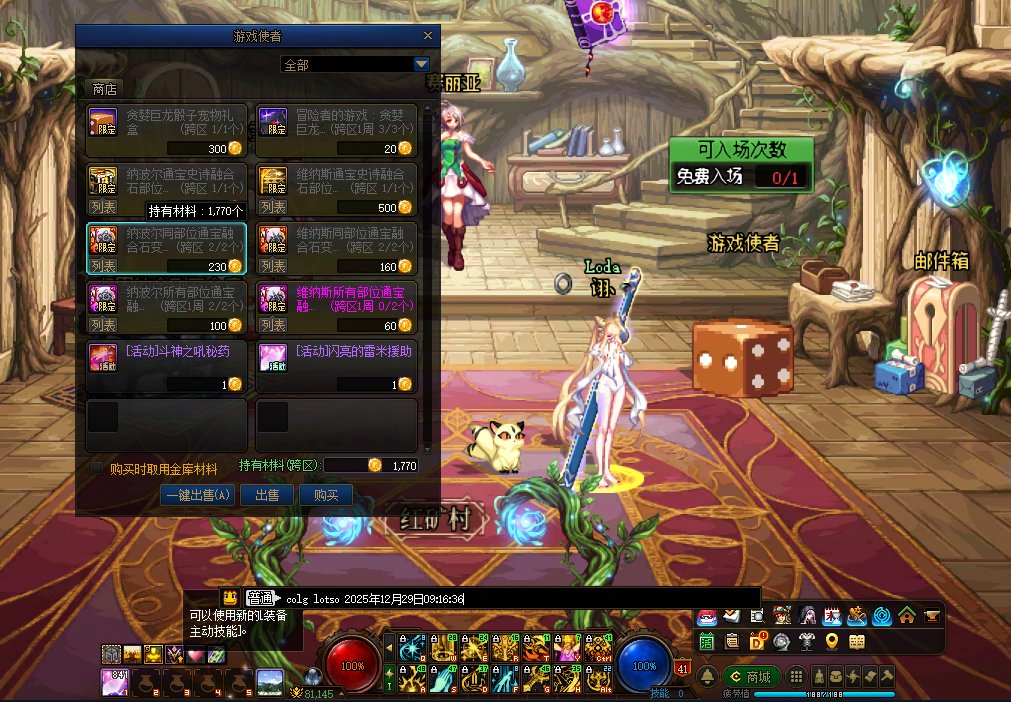Image resolution: width=1011 pixels, height=702 pixels.
Task: Toggle the 购买时取用金库材料 checkbox
Action: [x=98, y=467]
